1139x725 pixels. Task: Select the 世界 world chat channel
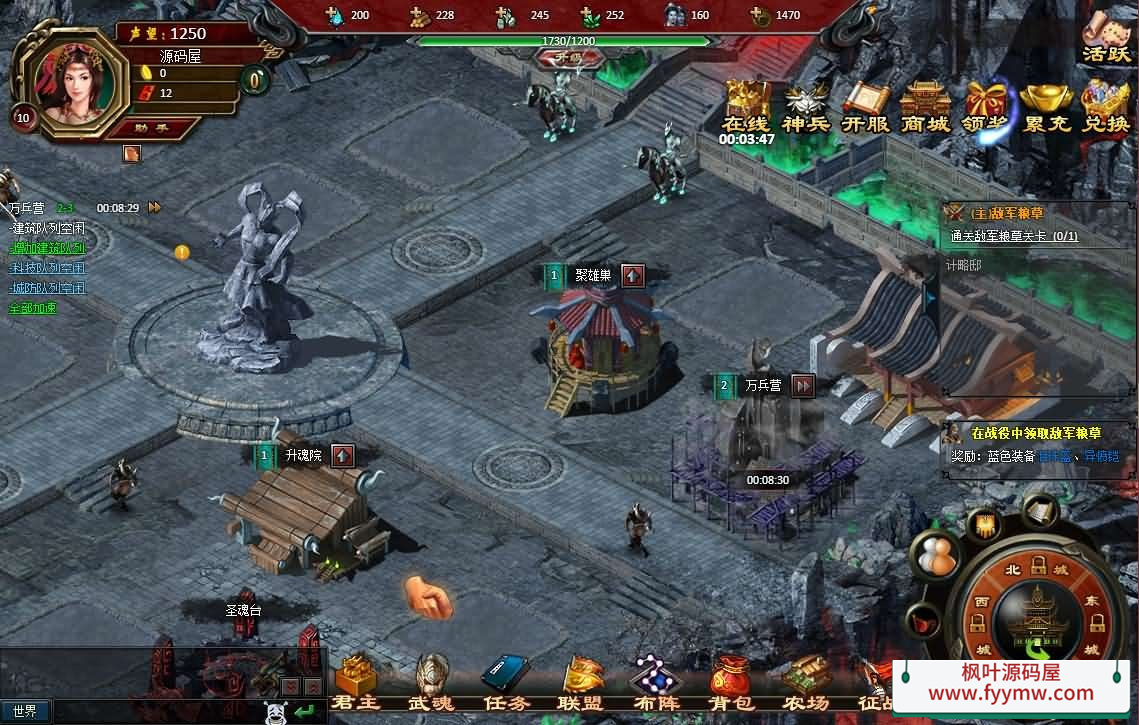click(x=25, y=711)
